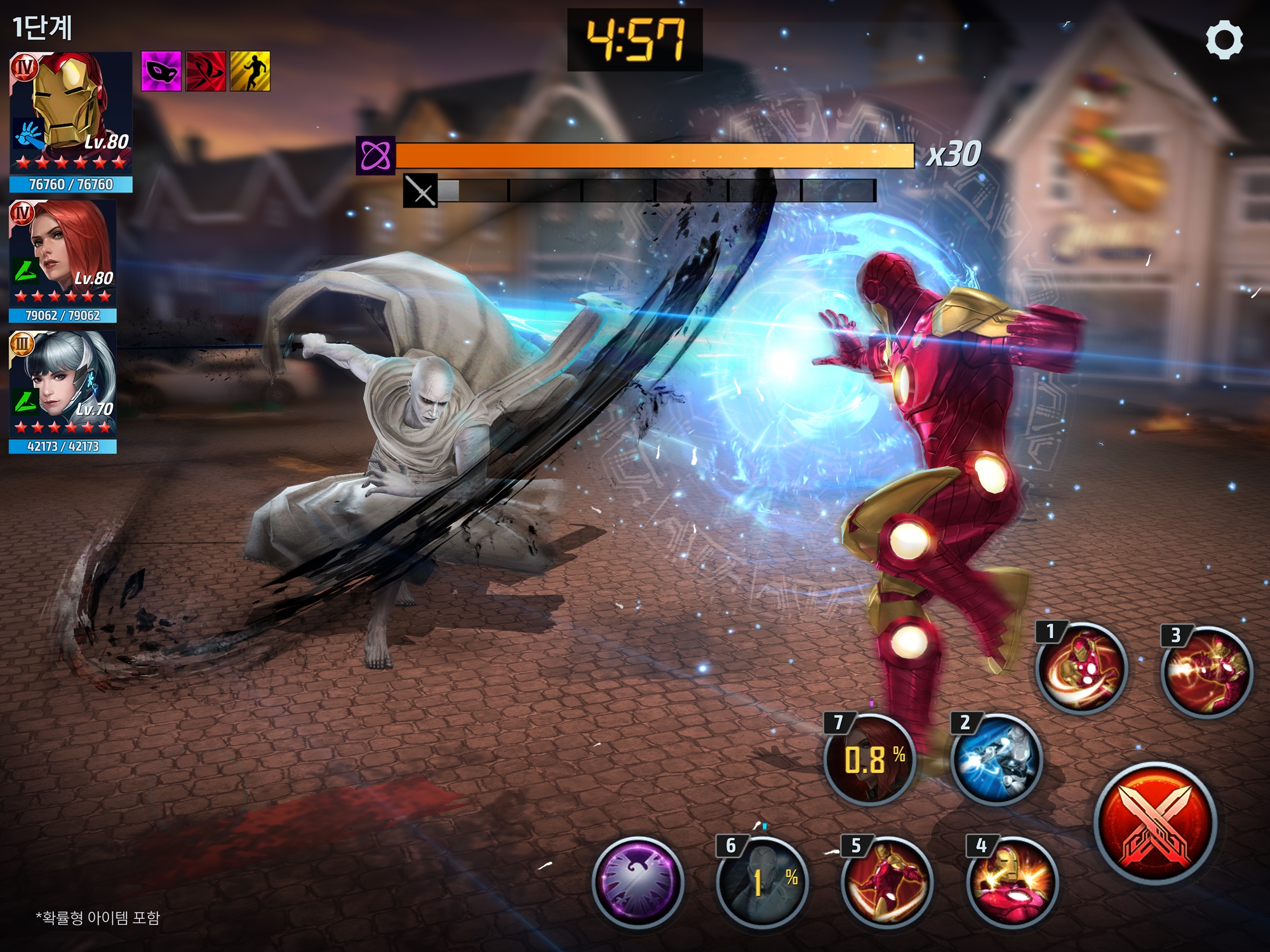
Task: Select skill 6 on cooldown
Action: point(762,882)
